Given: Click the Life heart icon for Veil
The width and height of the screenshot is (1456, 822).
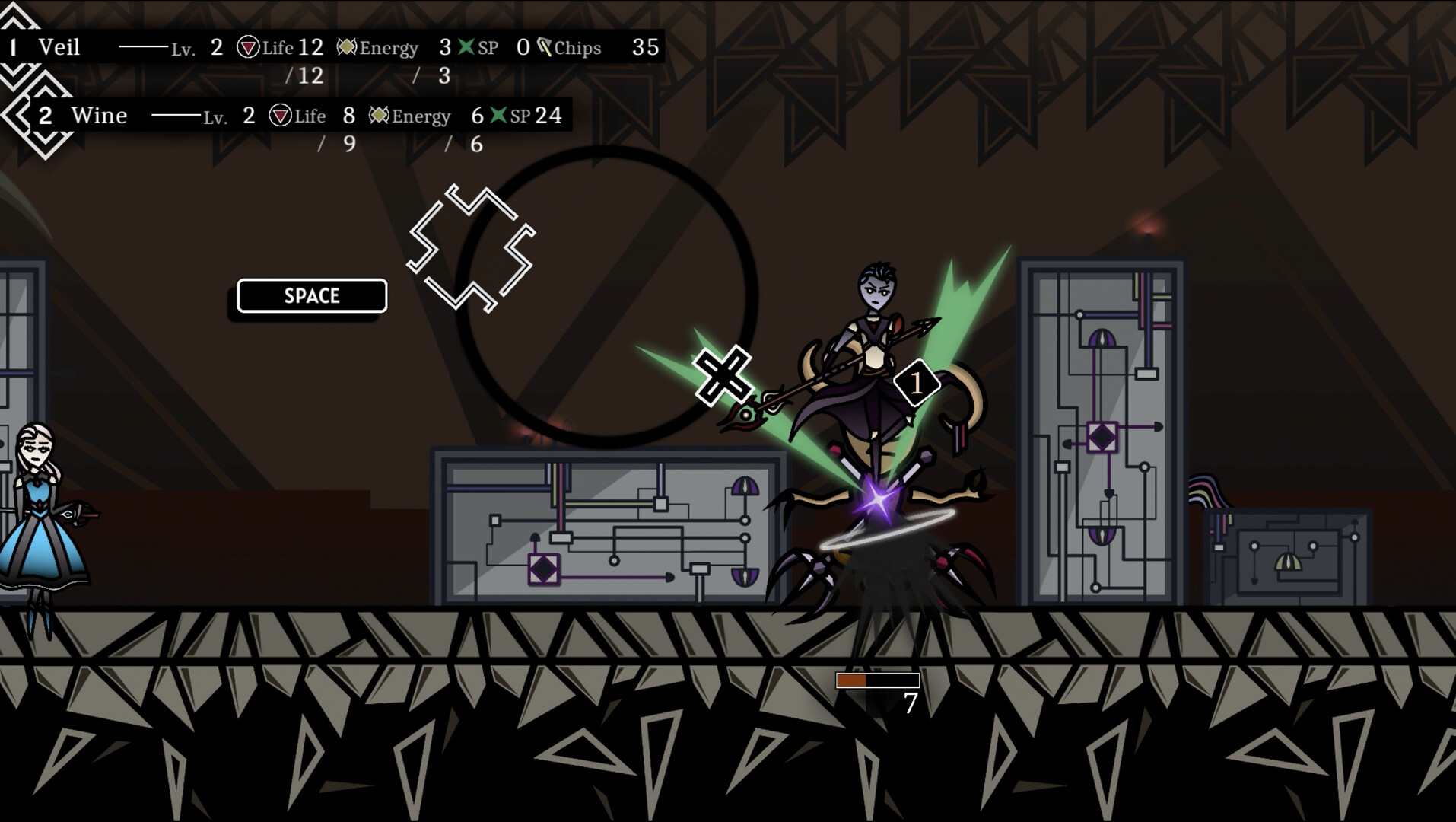Looking at the screenshot, I should (248, 47).
